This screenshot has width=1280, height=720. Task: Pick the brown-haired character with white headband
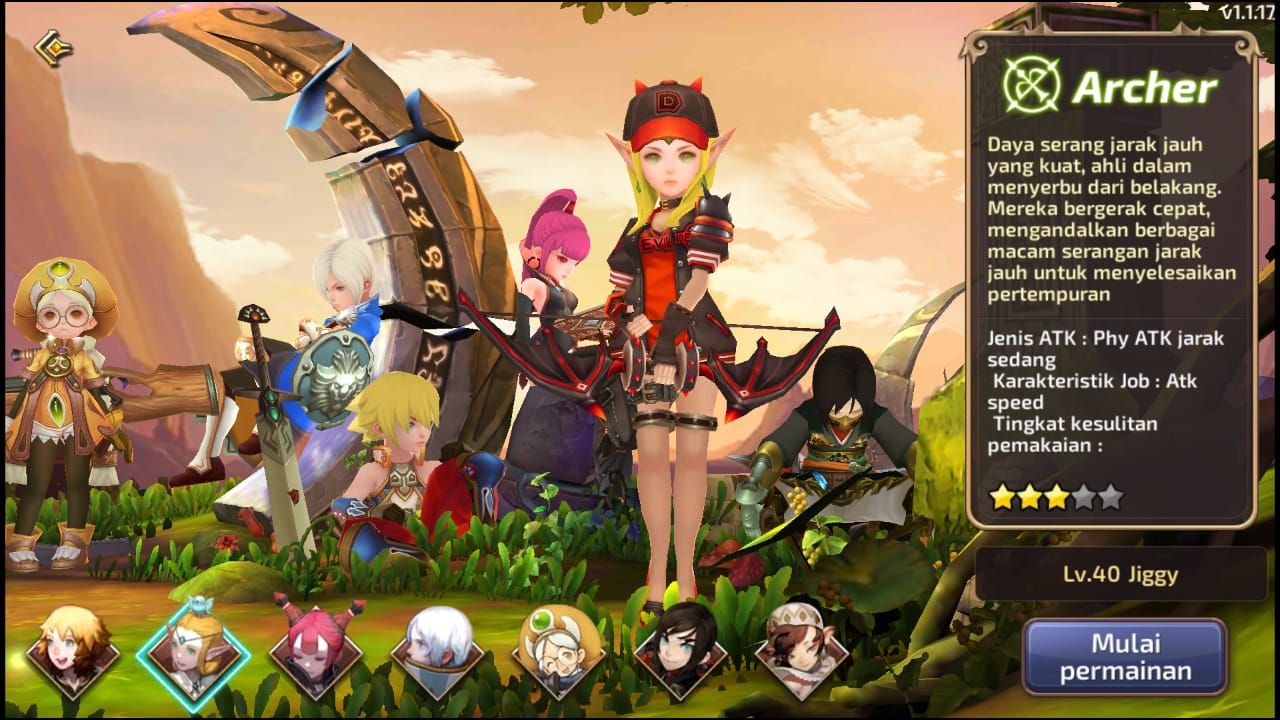click(x=801, y=653)
